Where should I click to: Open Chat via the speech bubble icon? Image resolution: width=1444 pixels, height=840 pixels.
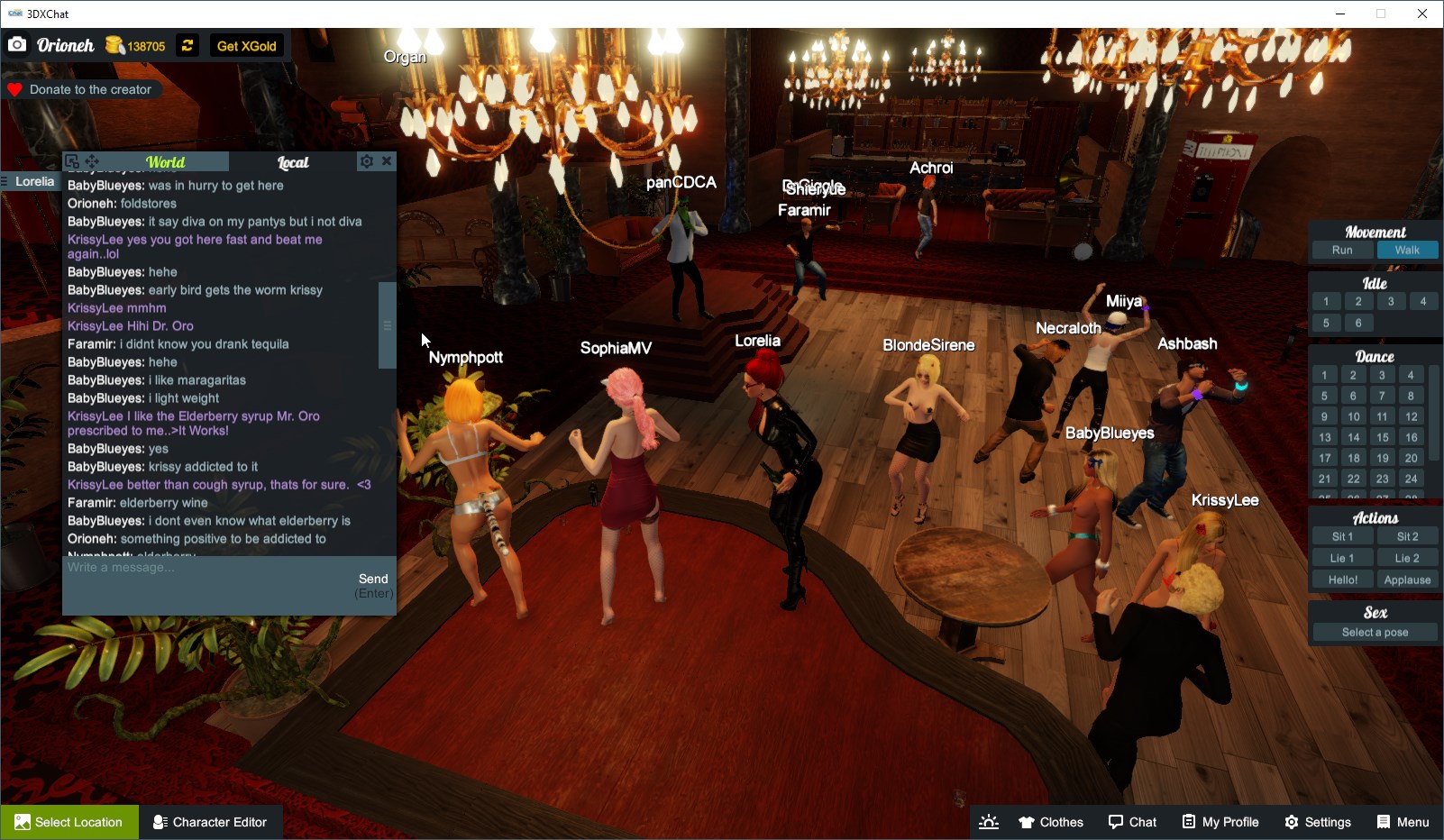[1133, 821]
